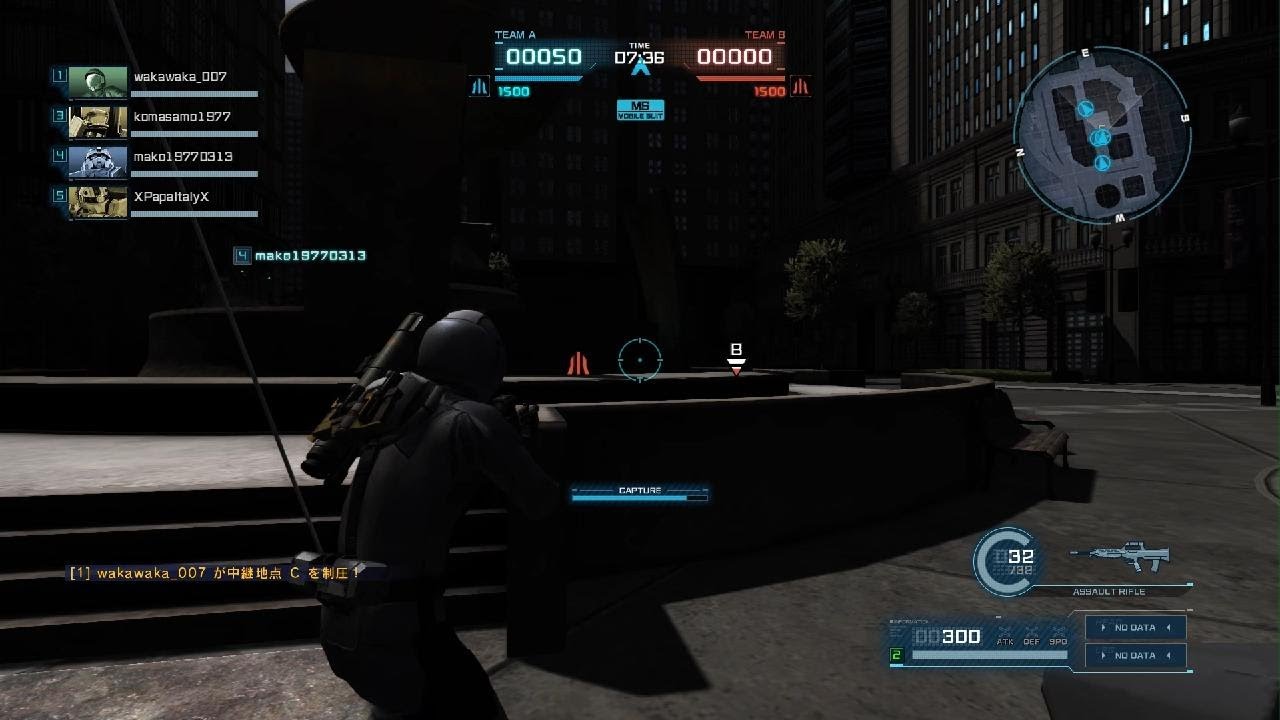Choose mako19770313 portrait in the team roster

point(98,161)
